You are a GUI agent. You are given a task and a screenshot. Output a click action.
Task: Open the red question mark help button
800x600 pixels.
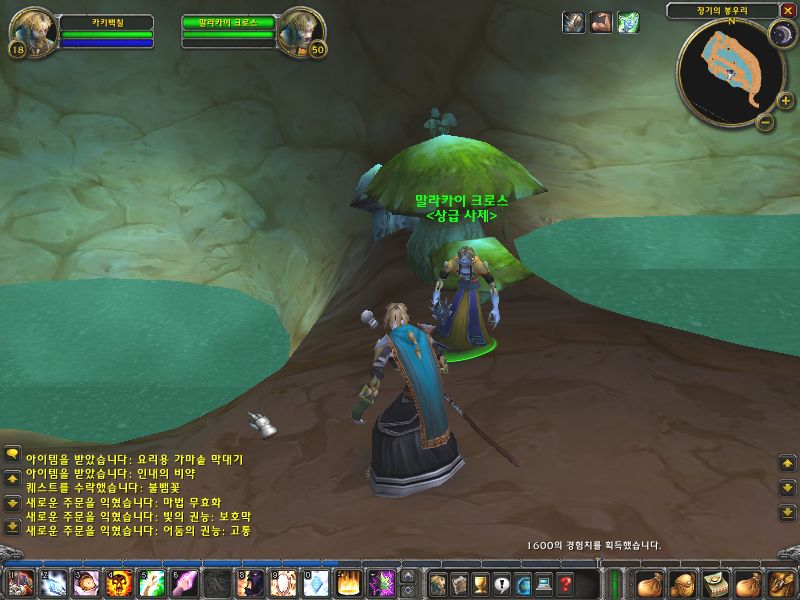[x=566, y=584]
